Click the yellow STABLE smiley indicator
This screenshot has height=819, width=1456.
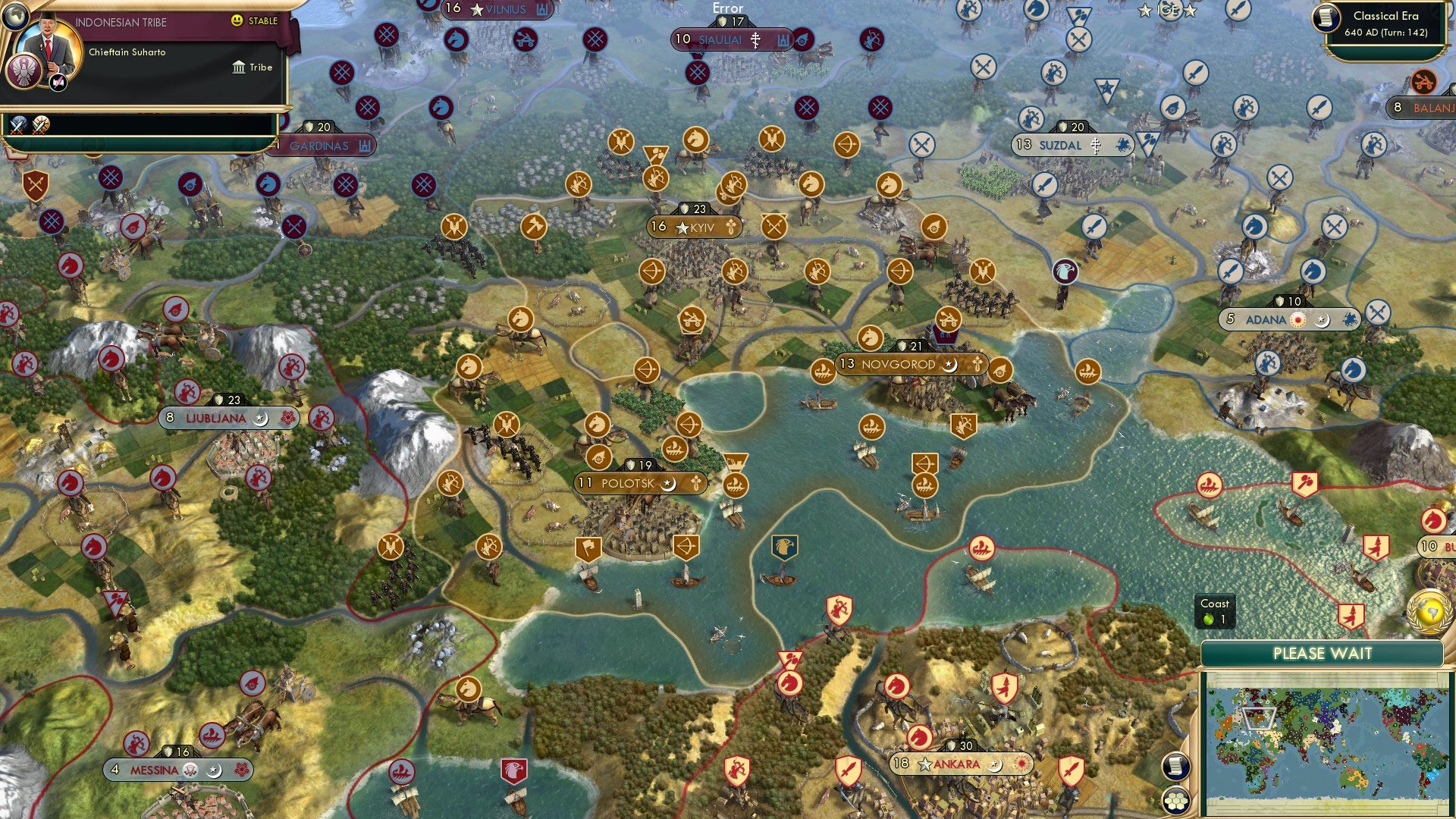(237, 20)
